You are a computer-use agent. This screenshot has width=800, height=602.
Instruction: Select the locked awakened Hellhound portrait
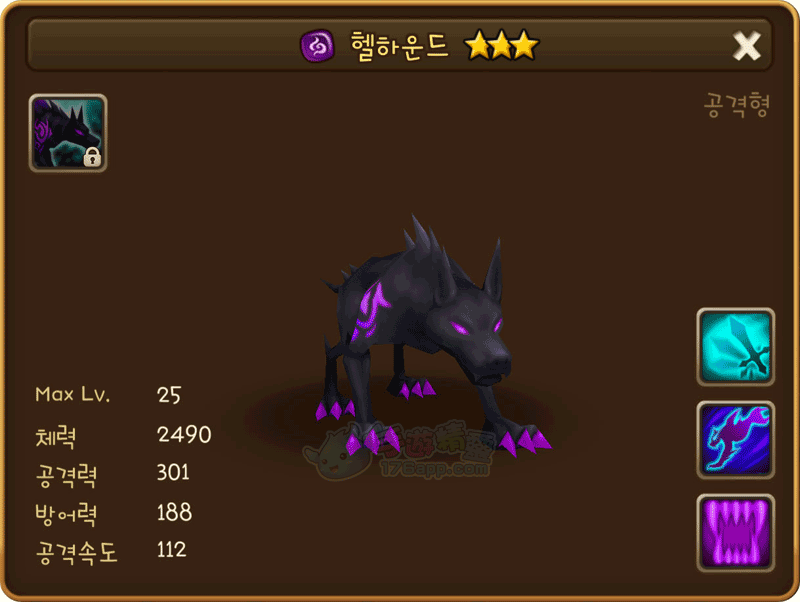coord(68,133)
